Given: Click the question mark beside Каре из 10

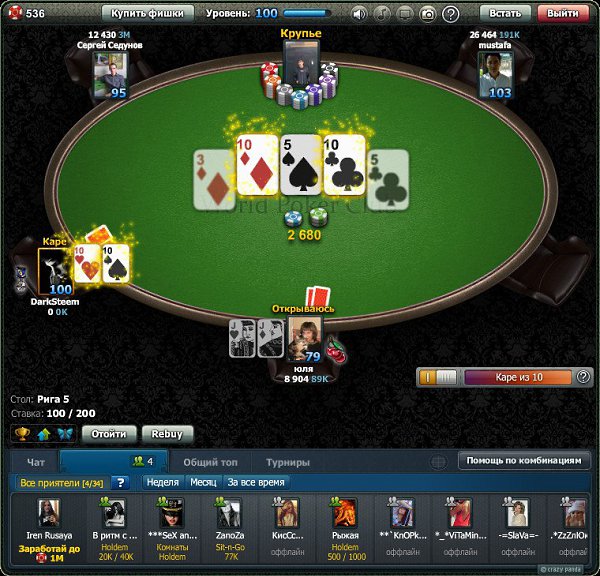Looking at the screenshot, I should (583, 377).
